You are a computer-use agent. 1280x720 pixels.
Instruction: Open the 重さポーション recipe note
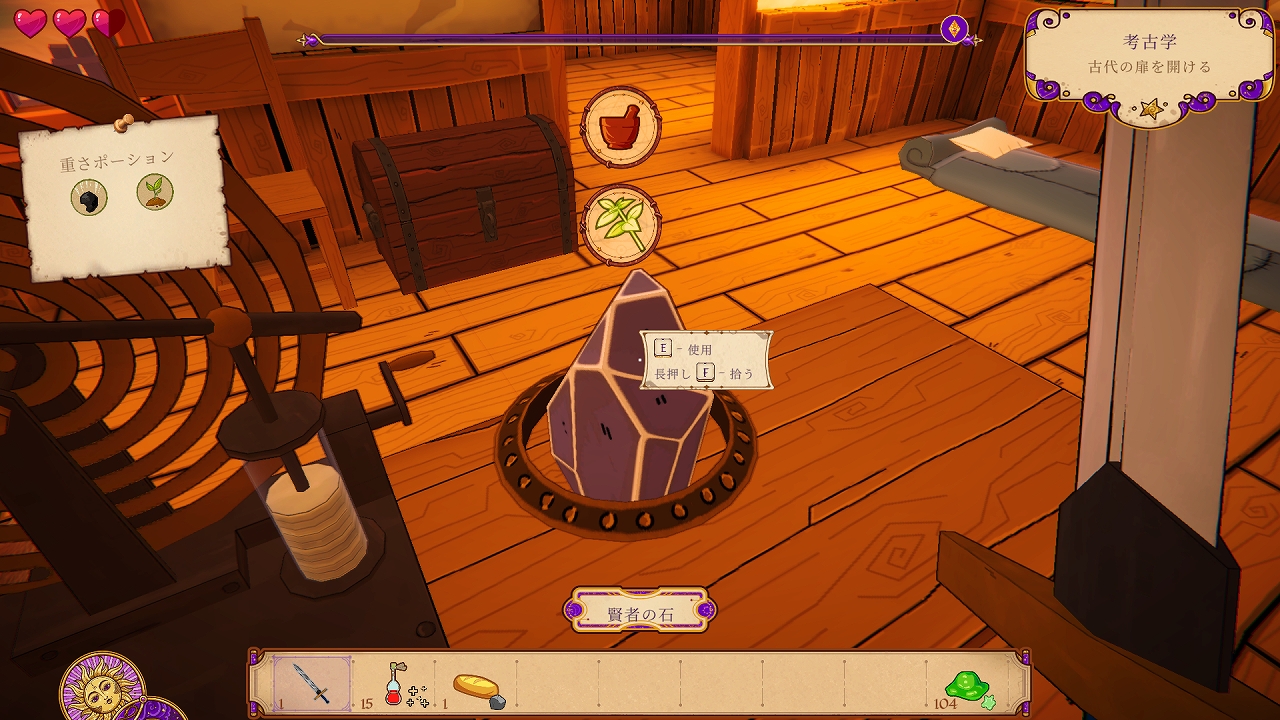coord(121,196)
